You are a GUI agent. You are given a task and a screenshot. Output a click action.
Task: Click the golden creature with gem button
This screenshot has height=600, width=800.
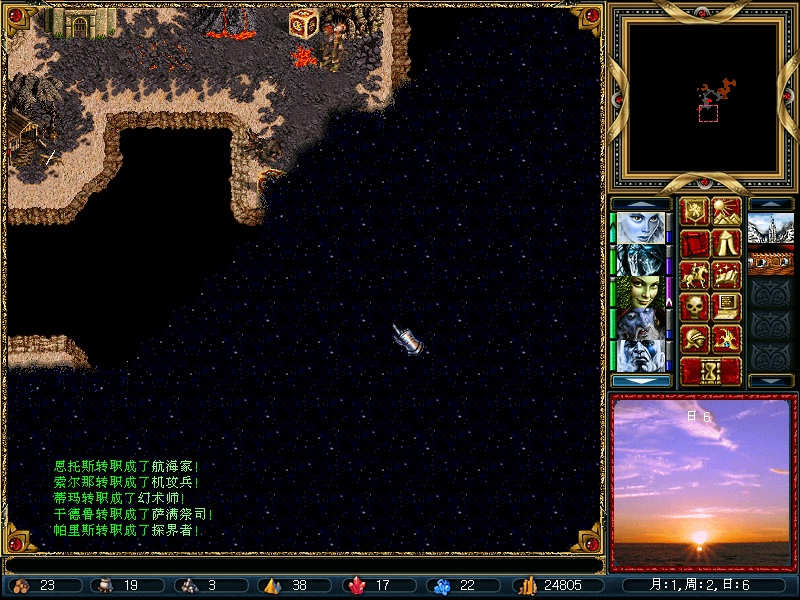(x=727, y=339)
